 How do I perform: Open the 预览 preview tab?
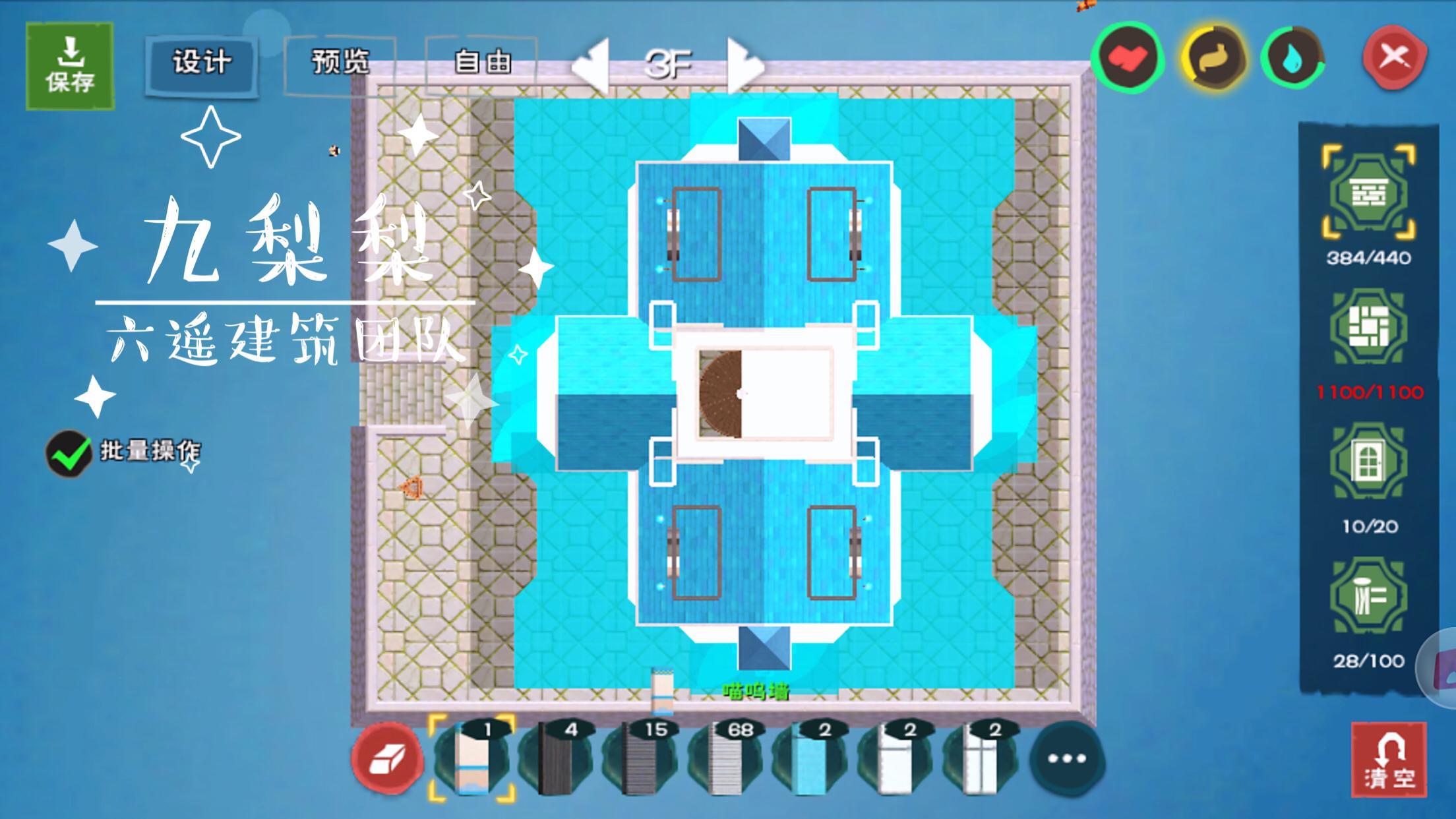340,63
